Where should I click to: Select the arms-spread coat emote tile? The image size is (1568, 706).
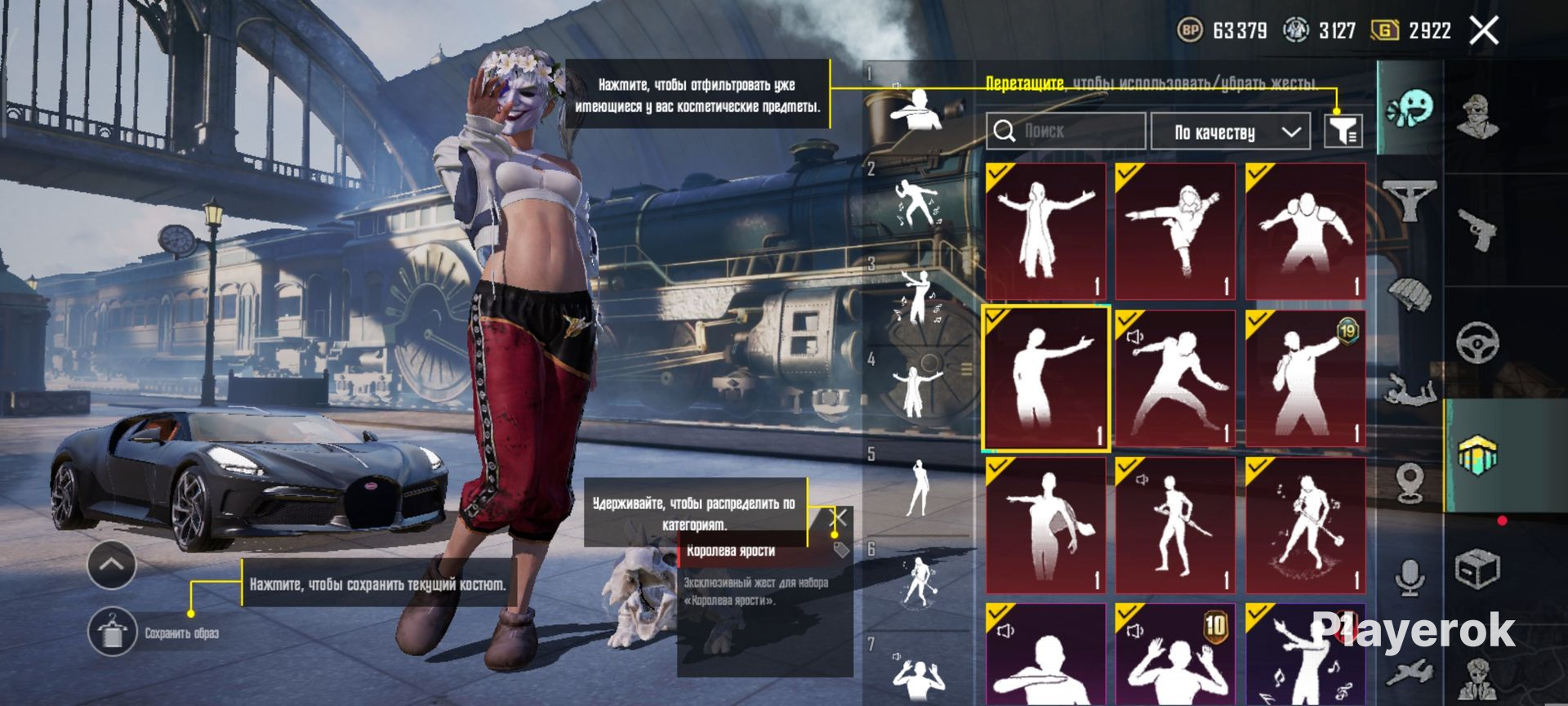point(1046,231)
